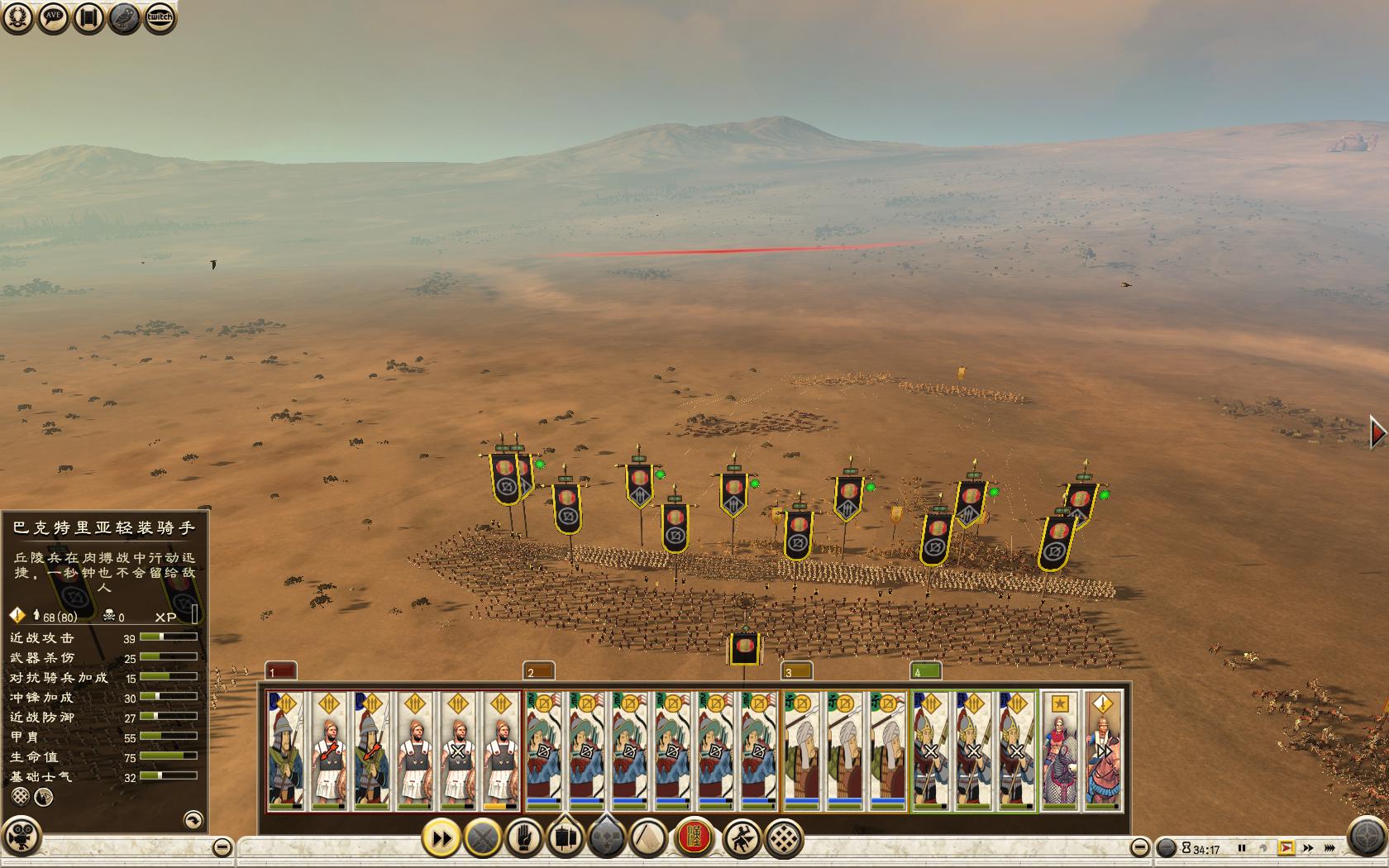This screenshot has width=1389, height=868.
Task: Select unit group tab 1
Action: point(280,670)
